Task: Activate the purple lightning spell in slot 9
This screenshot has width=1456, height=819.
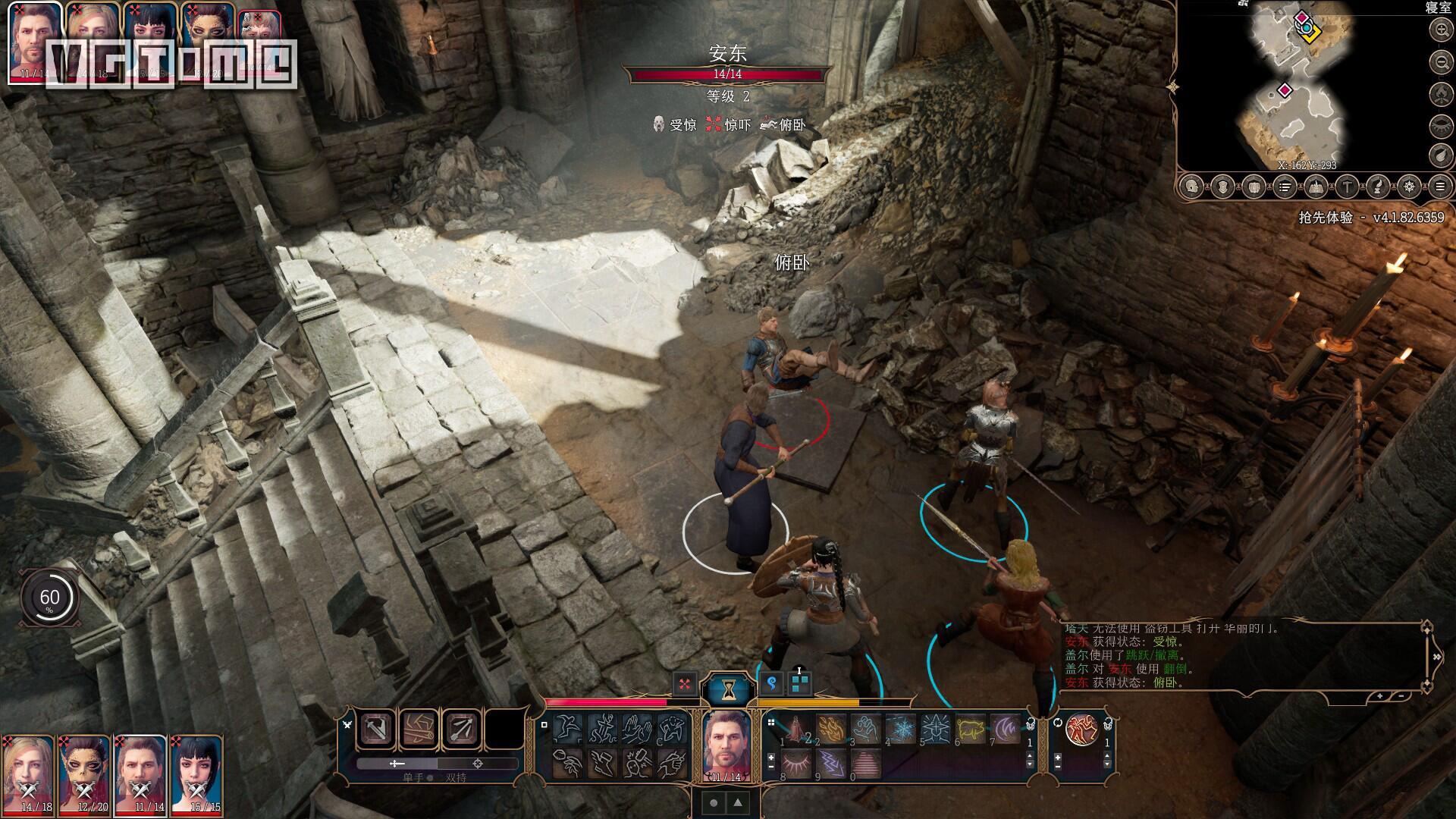Action: click(831, 764)
